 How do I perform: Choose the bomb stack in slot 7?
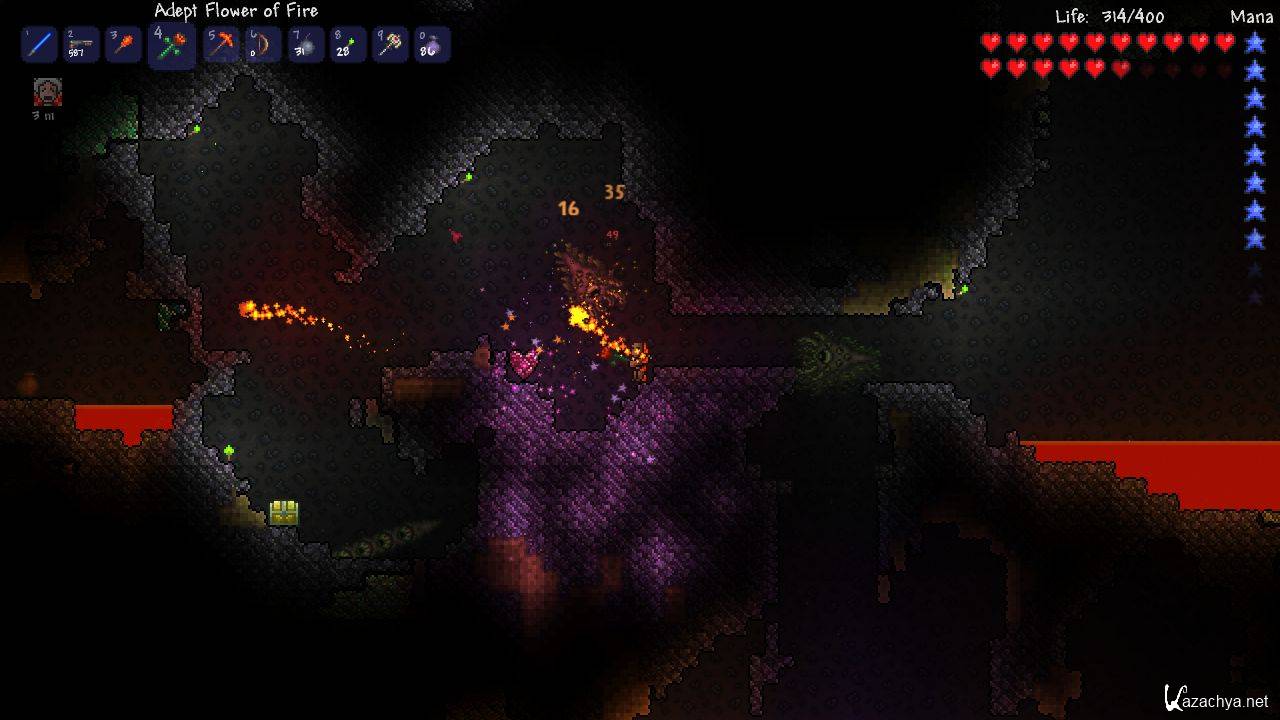pyautogui.click(x=305, y=45)
